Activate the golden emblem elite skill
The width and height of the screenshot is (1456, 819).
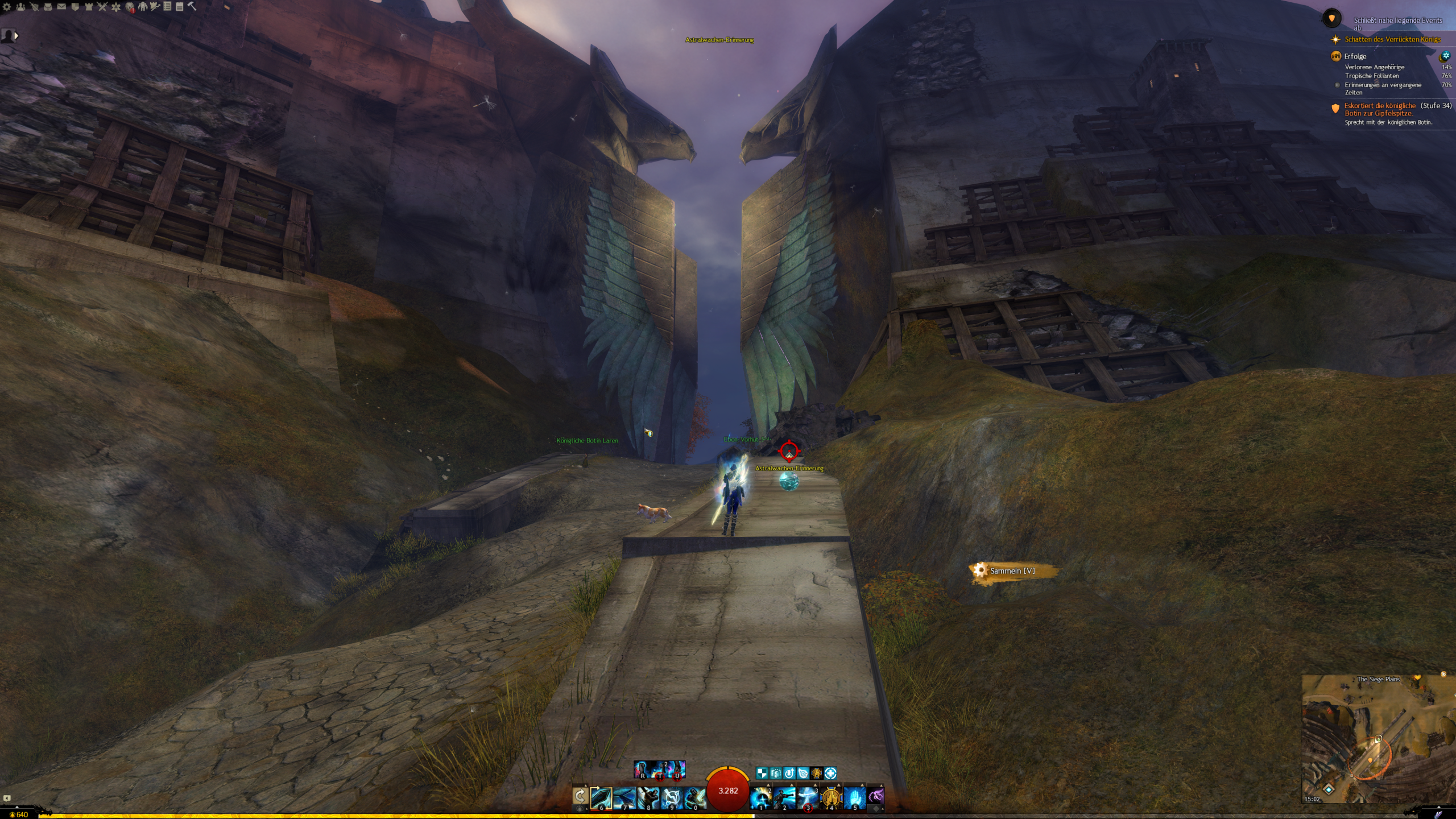(x=831, y=798)
